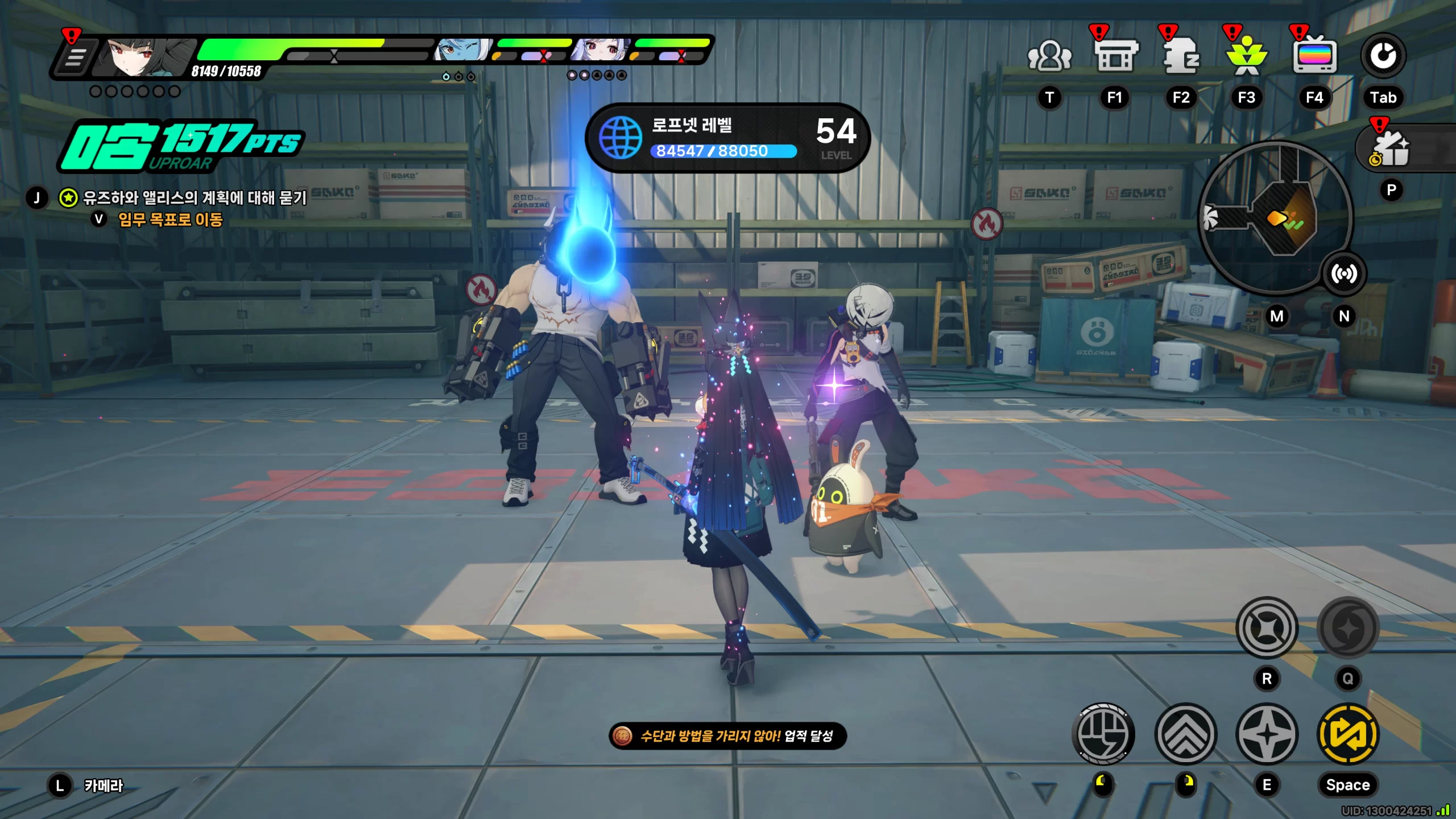Image resolution: width=1456 pixels, height=819 pixels.
Task: Switch to the white-haired teammate portrait
Action: click(x=601, y=51)
